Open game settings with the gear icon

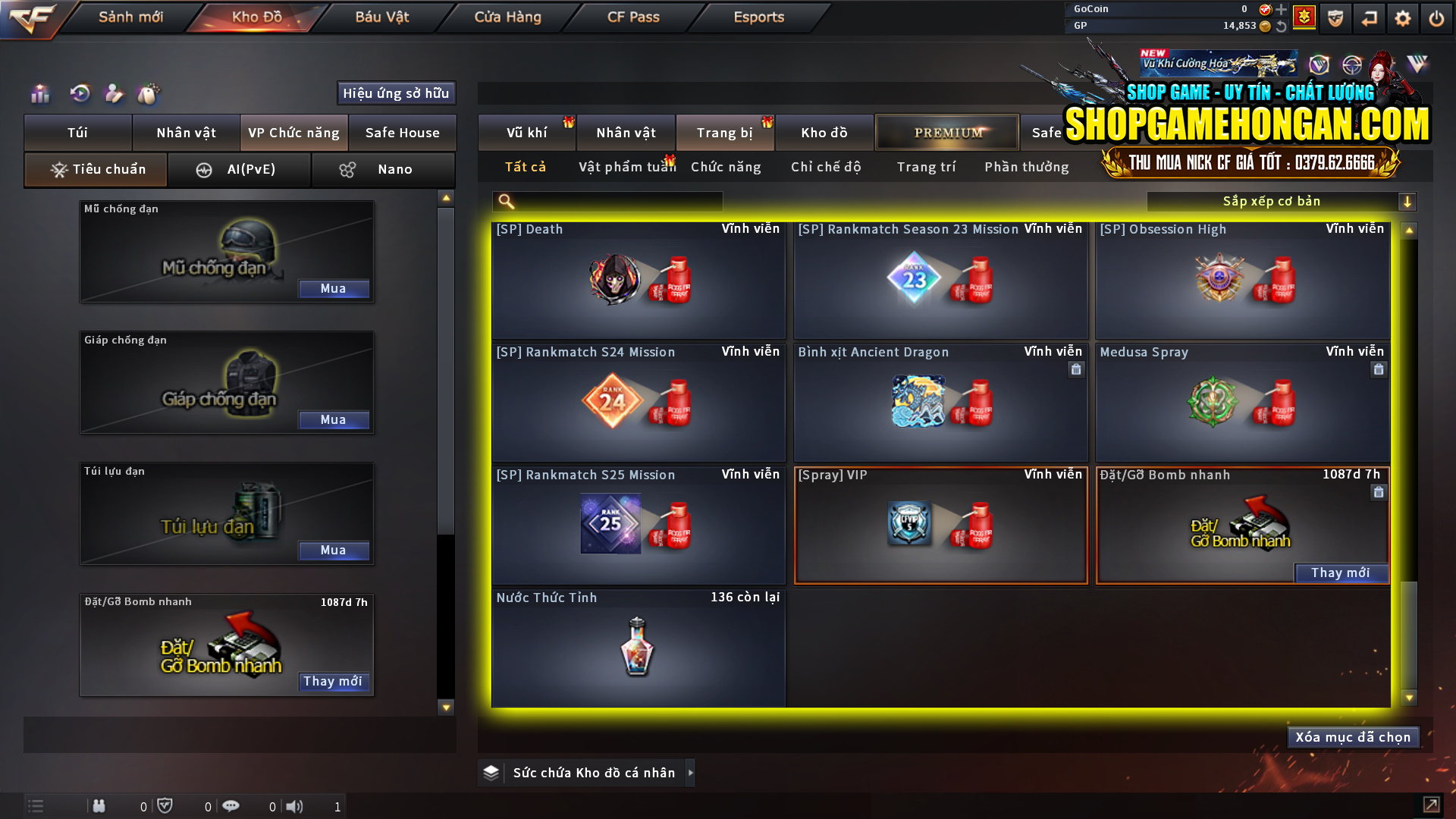point(1404,17)
